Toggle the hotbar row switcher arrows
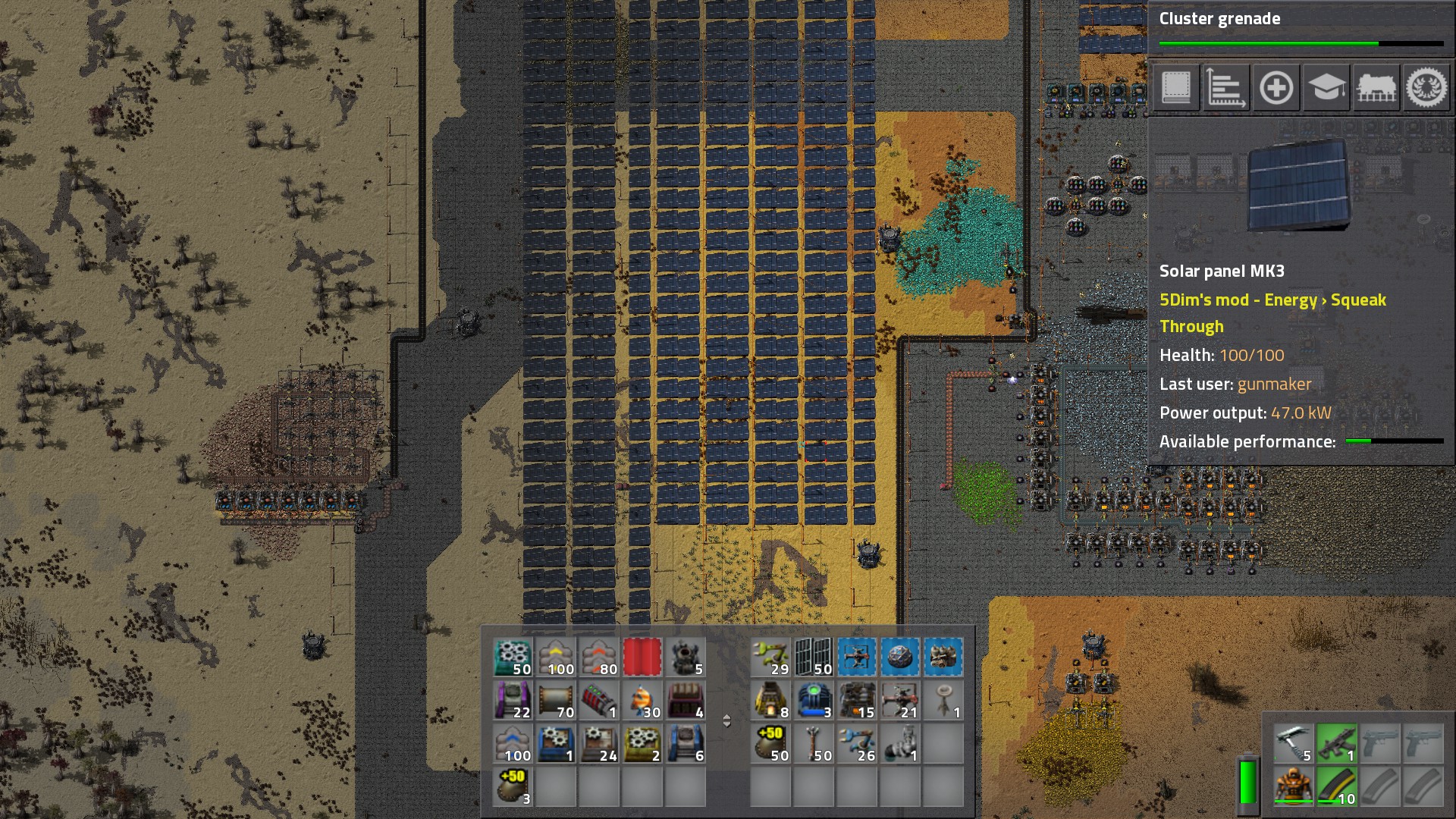This screenshot has height=819, width=1456. (726, 720)
